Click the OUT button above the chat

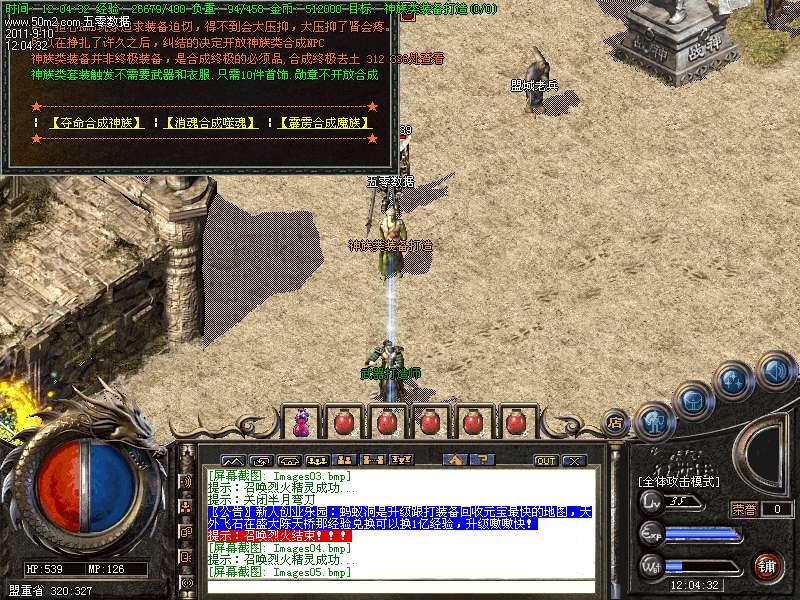point(545,461)
